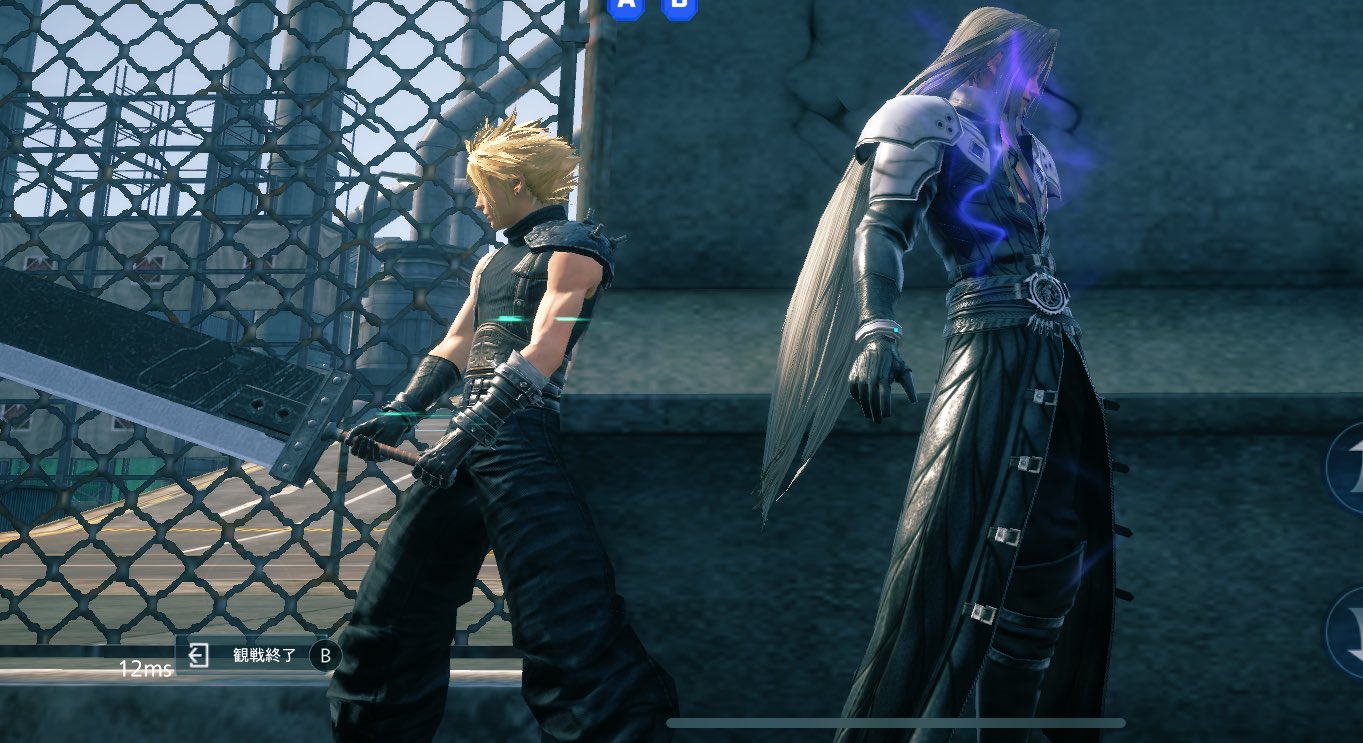Toggle spectate target with the upper right-edge circle

[x=1350, y=468]
